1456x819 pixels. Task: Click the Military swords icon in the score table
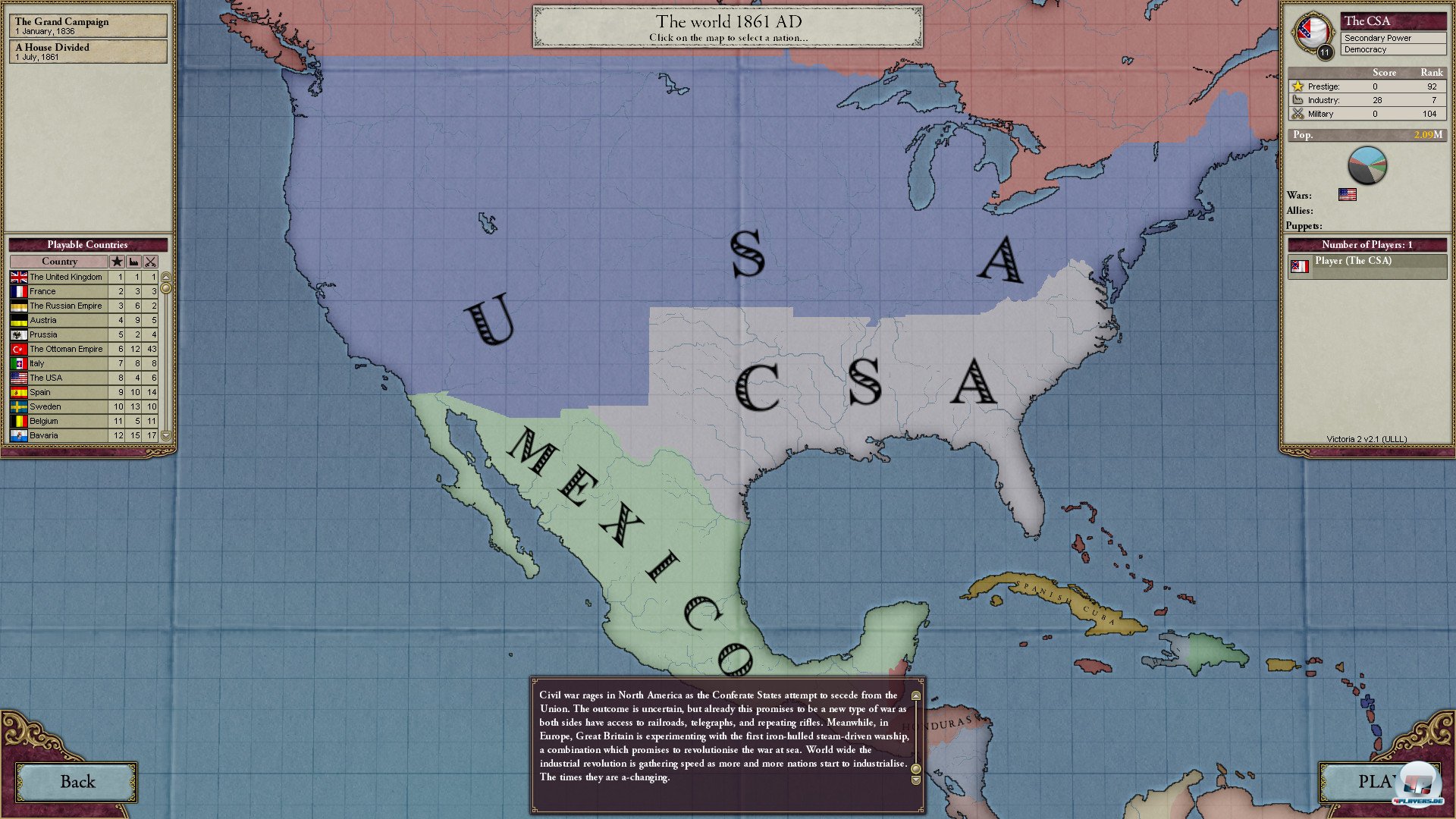click(x=1298, y=114)
